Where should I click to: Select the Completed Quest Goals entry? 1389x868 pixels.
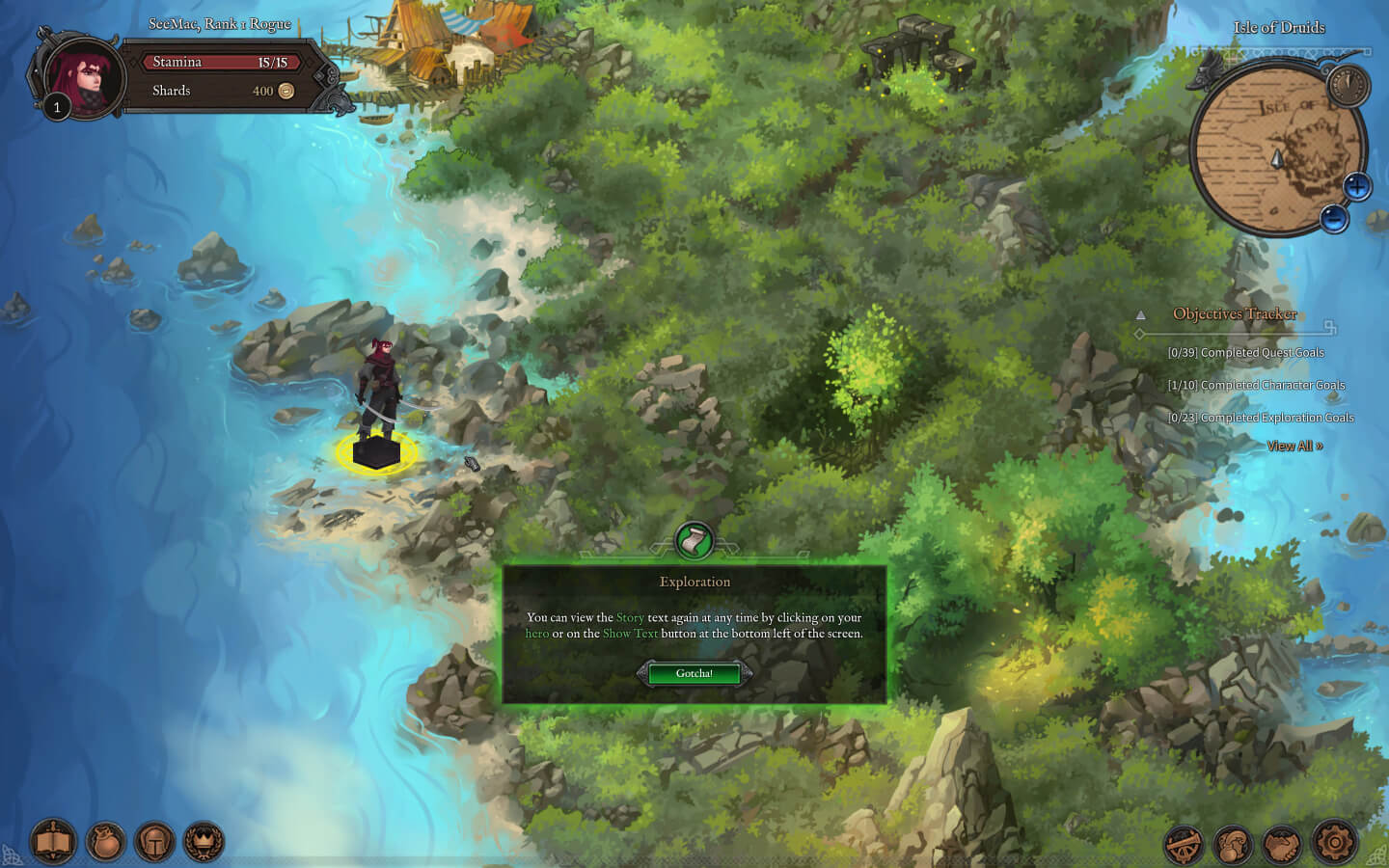[1245, 353]
